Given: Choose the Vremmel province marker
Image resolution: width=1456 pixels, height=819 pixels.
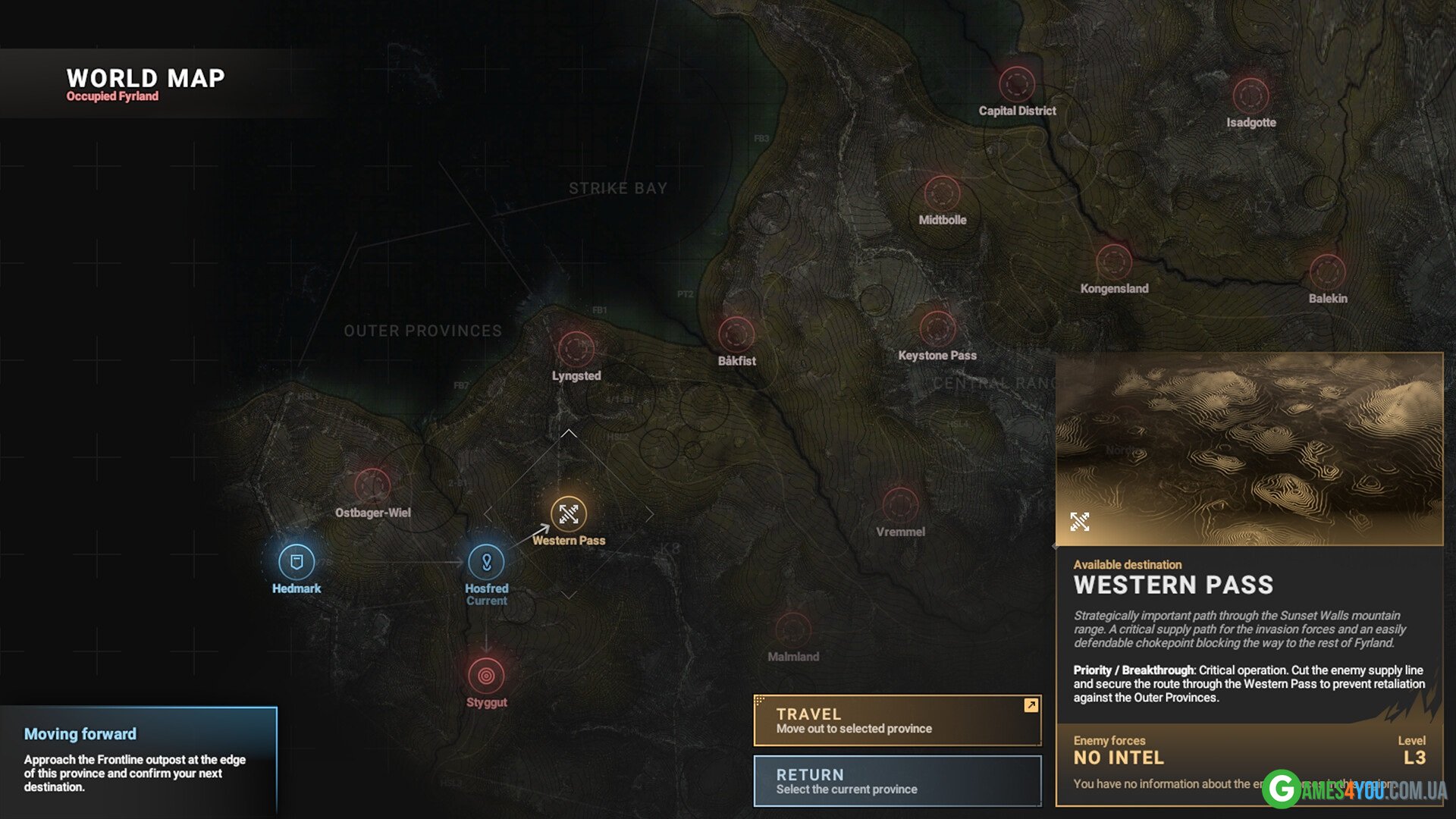Looking at the screenshot, I should click(900, 504).
